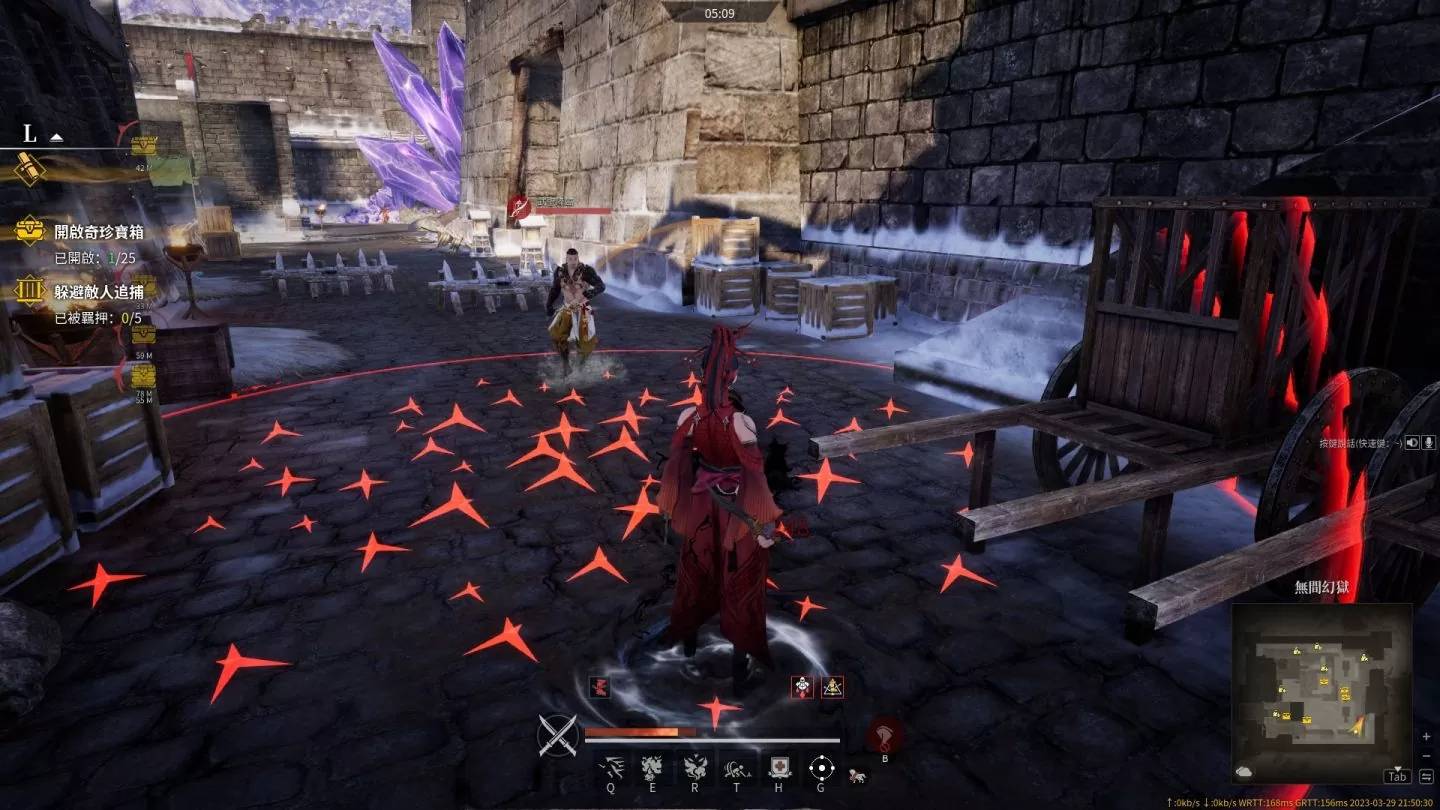Select the 躲避敵人追捕 objective
1440x810 pixels.
coord(98,291)
